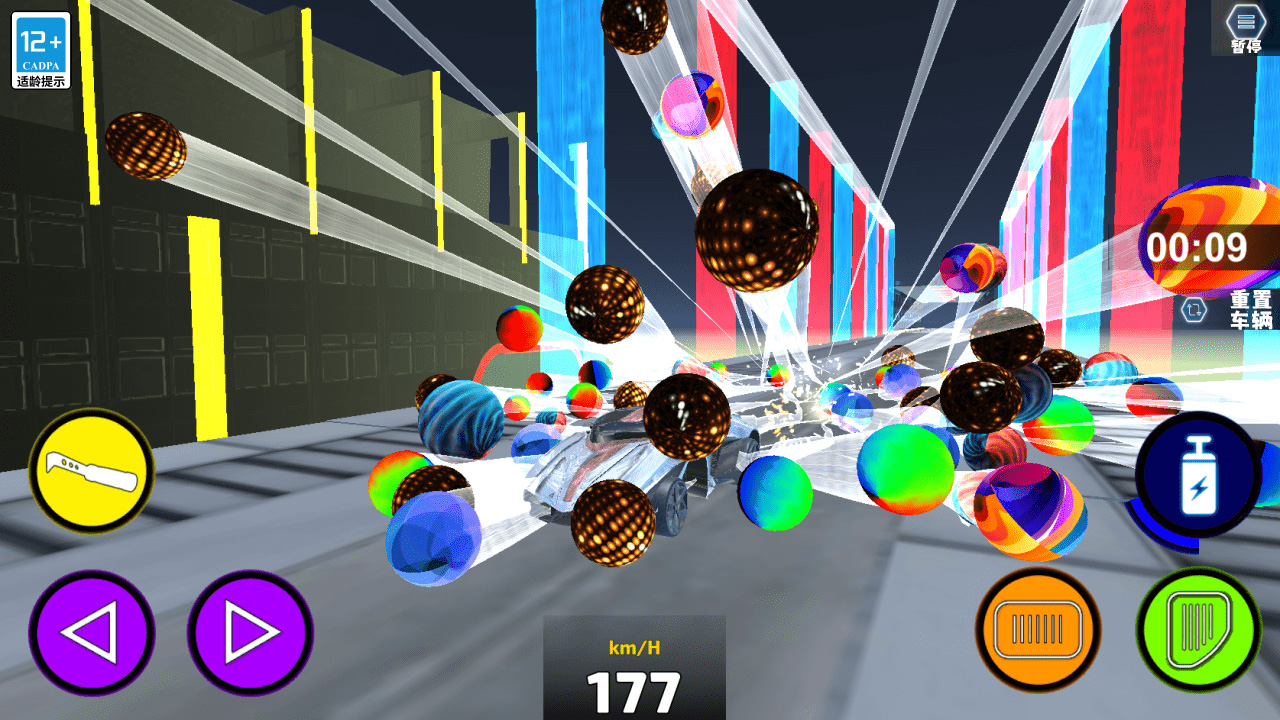Viewport: 1280px width, 720px height.
Task: Tap the green accelerator pedal
Action: tap(1198, 632)
